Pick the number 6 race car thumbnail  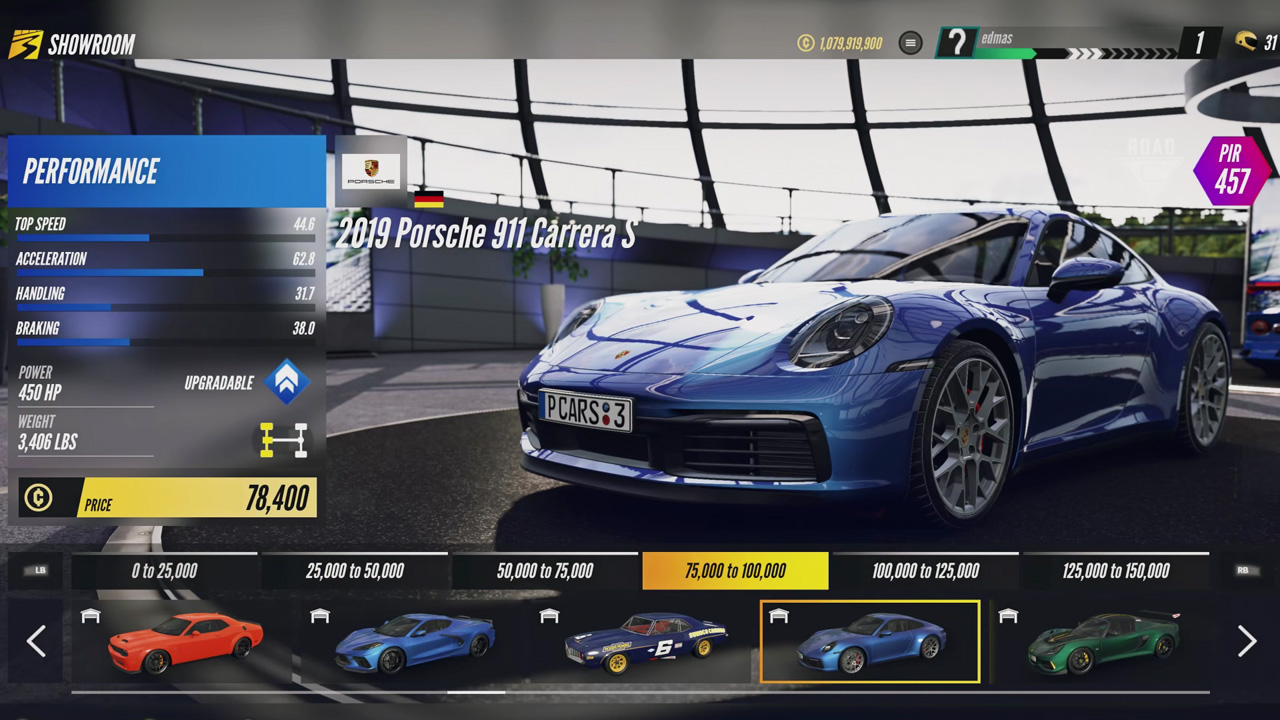pos(642,642)
